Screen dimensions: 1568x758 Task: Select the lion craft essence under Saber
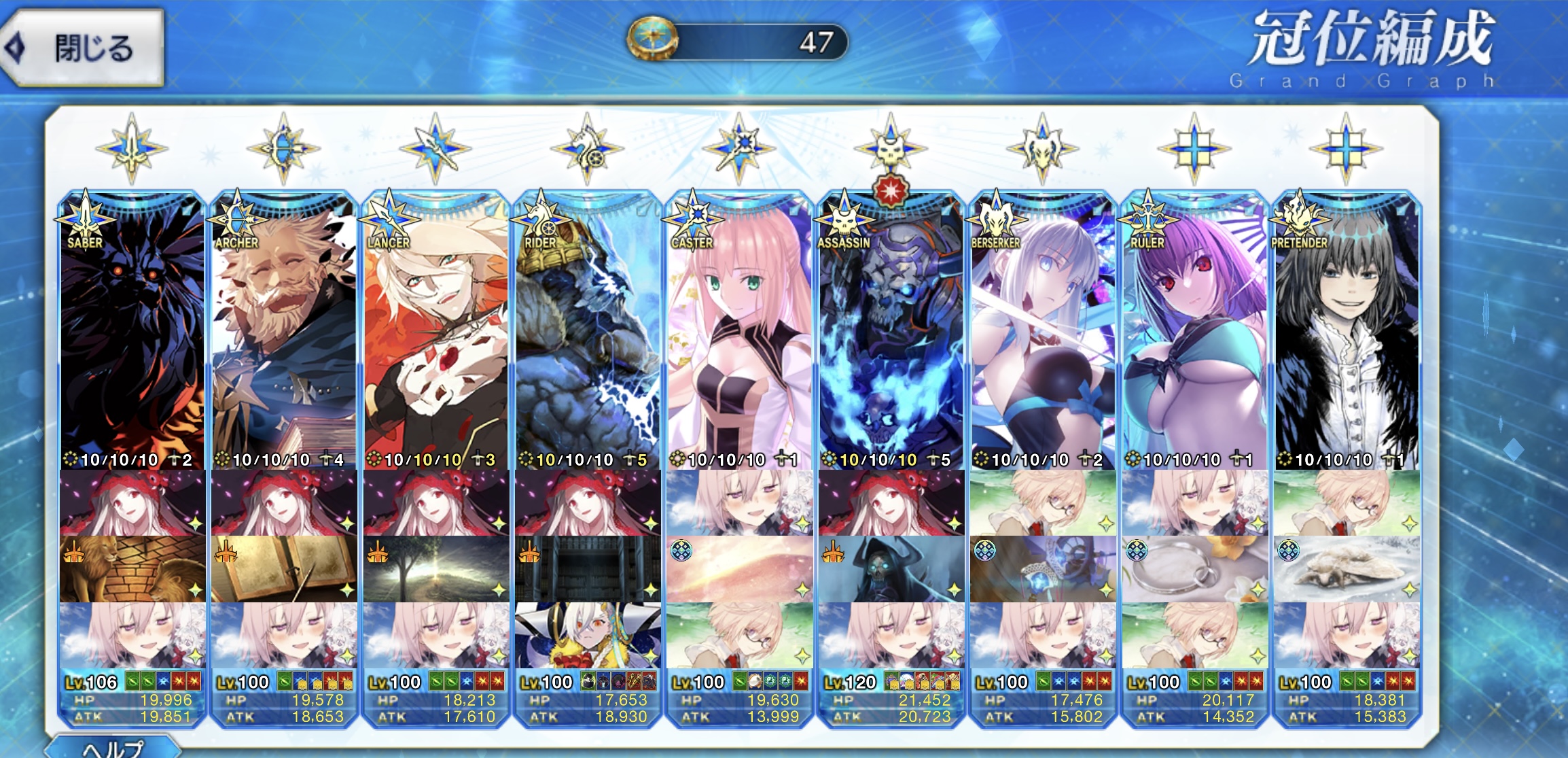tap(132, 569)
